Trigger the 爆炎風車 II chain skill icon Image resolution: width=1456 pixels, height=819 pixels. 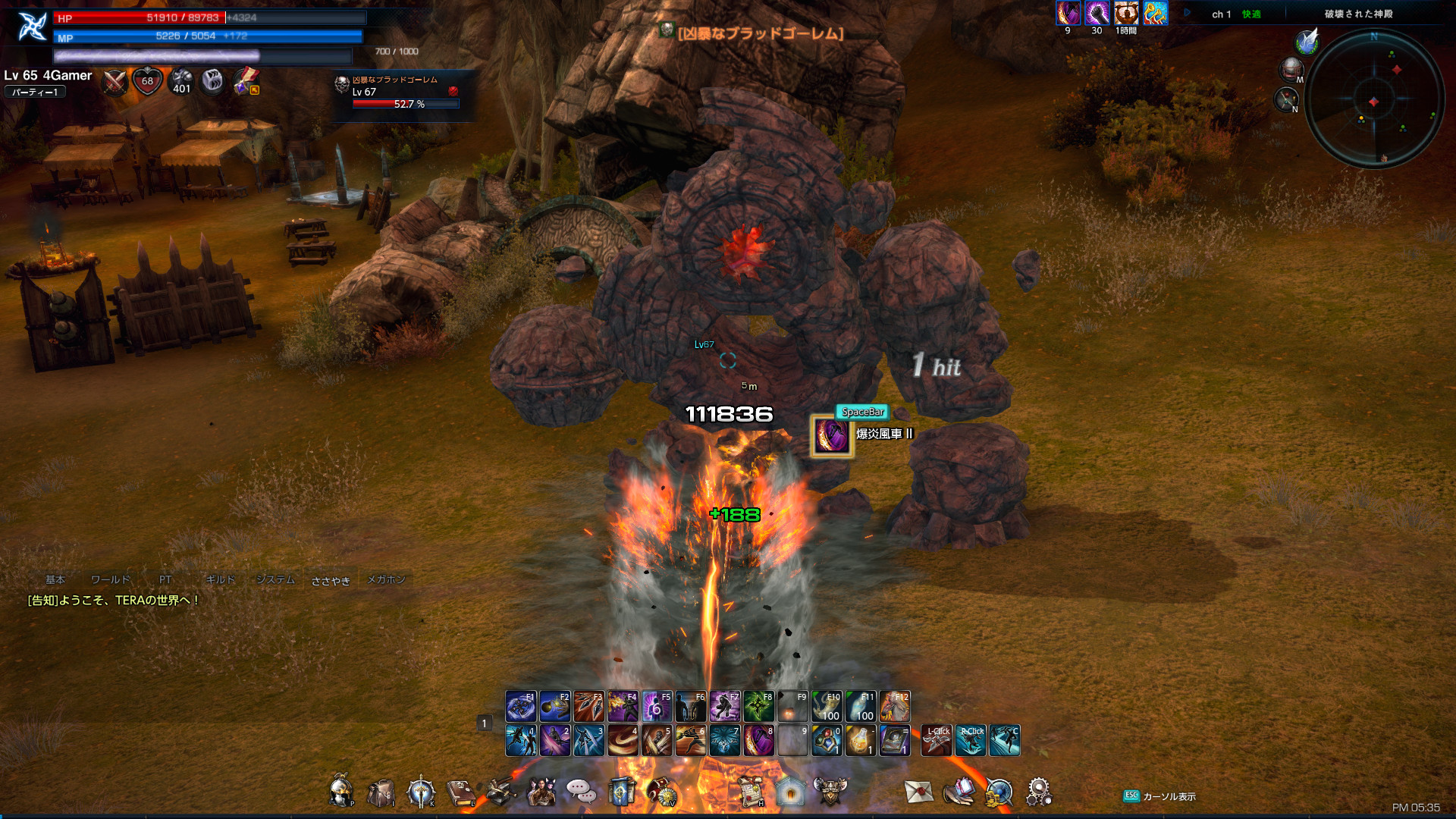coord(832,436)
